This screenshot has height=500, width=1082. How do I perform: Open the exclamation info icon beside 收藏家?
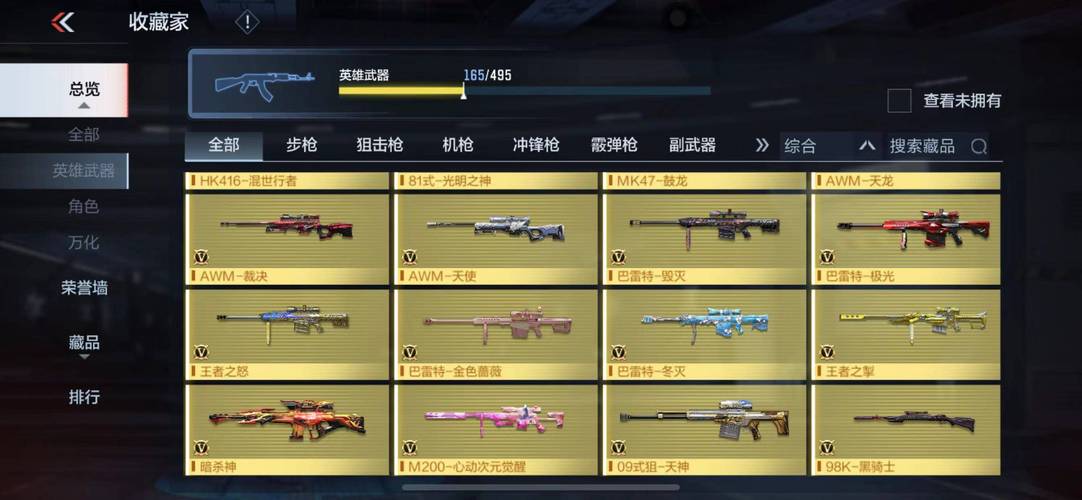point(247,22)
